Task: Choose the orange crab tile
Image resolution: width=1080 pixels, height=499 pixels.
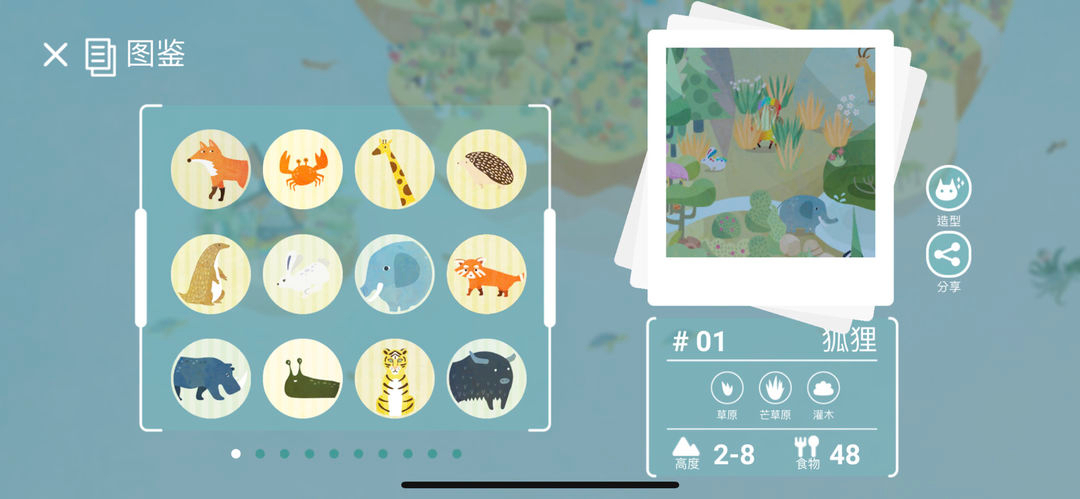Action: pos(302,169)
